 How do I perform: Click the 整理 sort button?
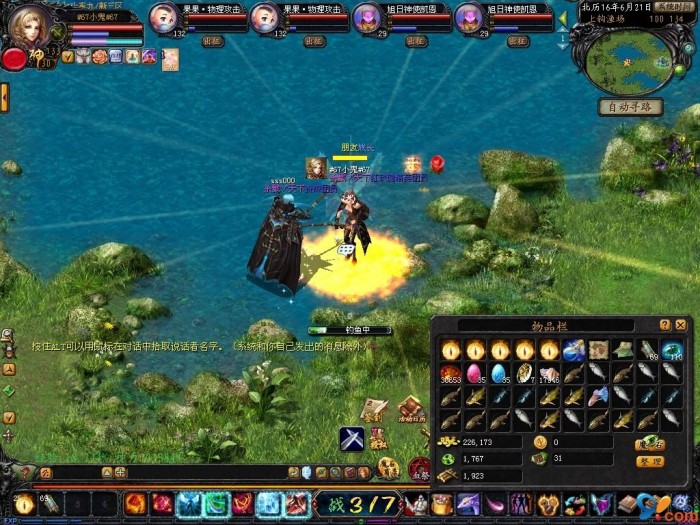pyautogui.click(x=650, y=461)
